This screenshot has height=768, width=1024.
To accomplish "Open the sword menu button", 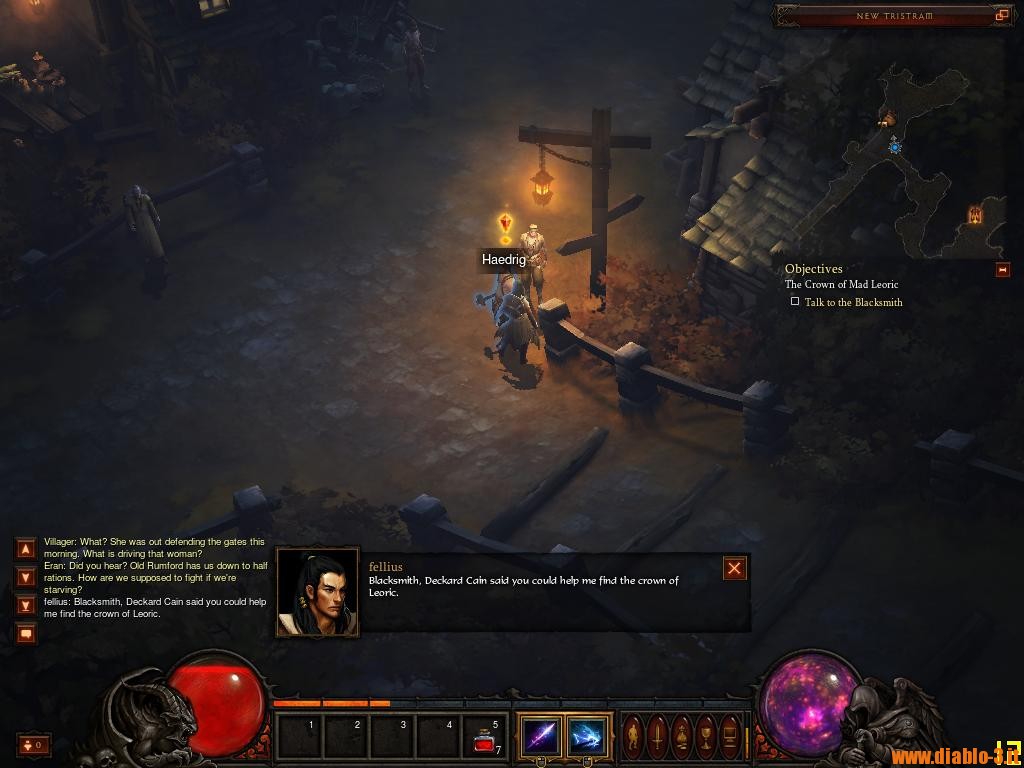I will pyautogui.click(x=659, y=737).
